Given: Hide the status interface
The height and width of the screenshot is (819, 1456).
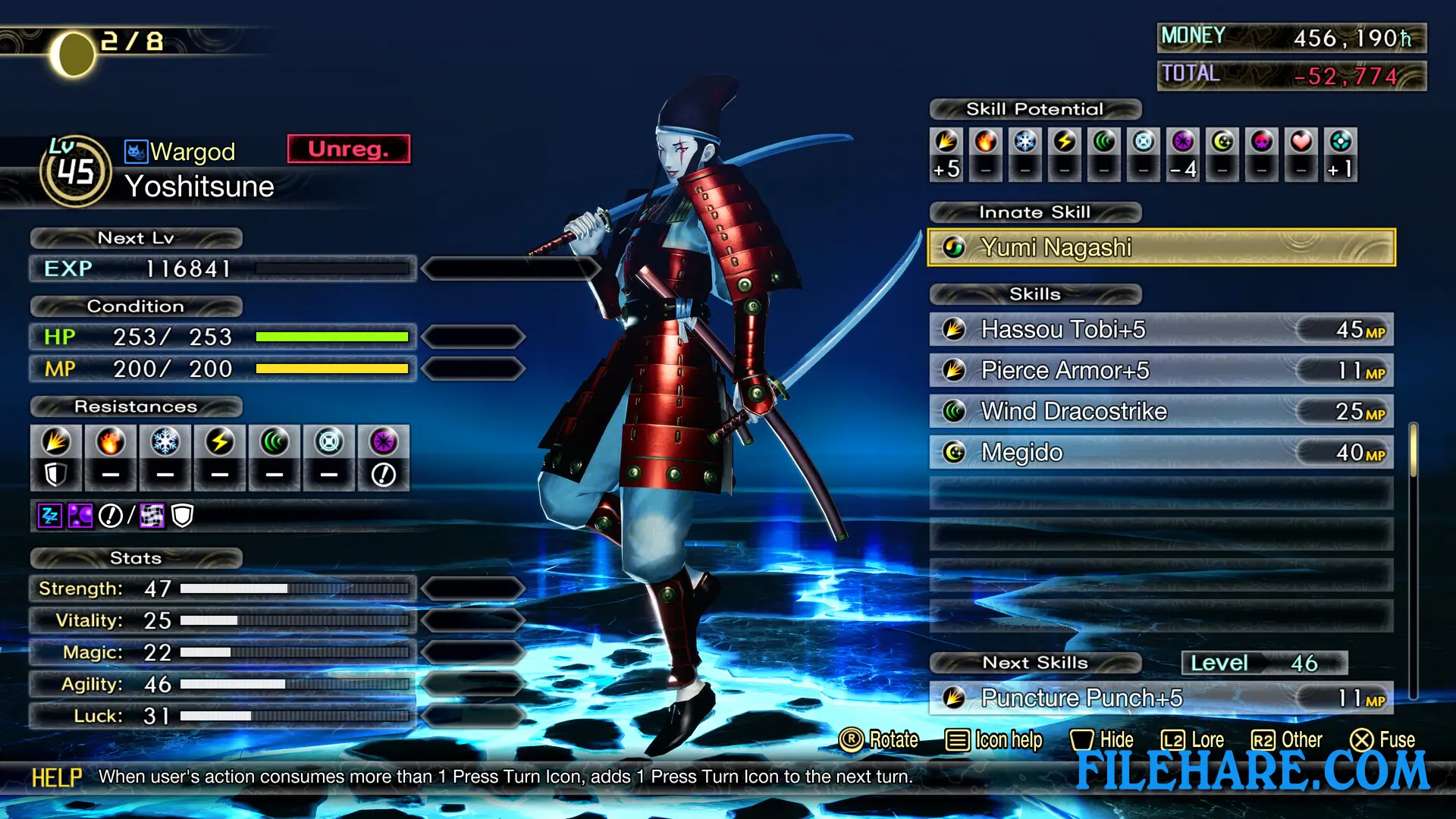Looking at the screenshot, I should tap(1102, 739).
